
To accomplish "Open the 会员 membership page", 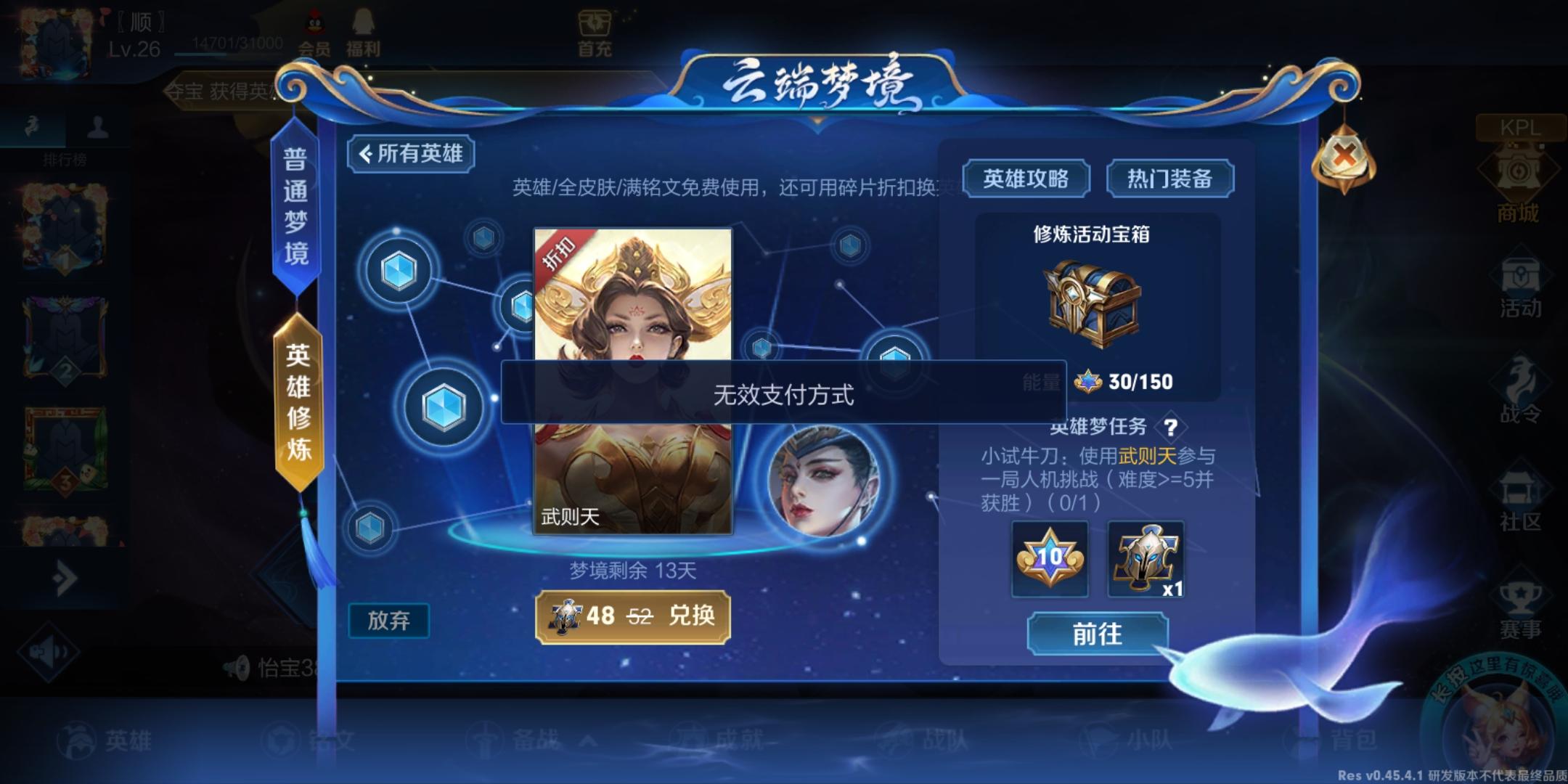I will tap(314, 33).
